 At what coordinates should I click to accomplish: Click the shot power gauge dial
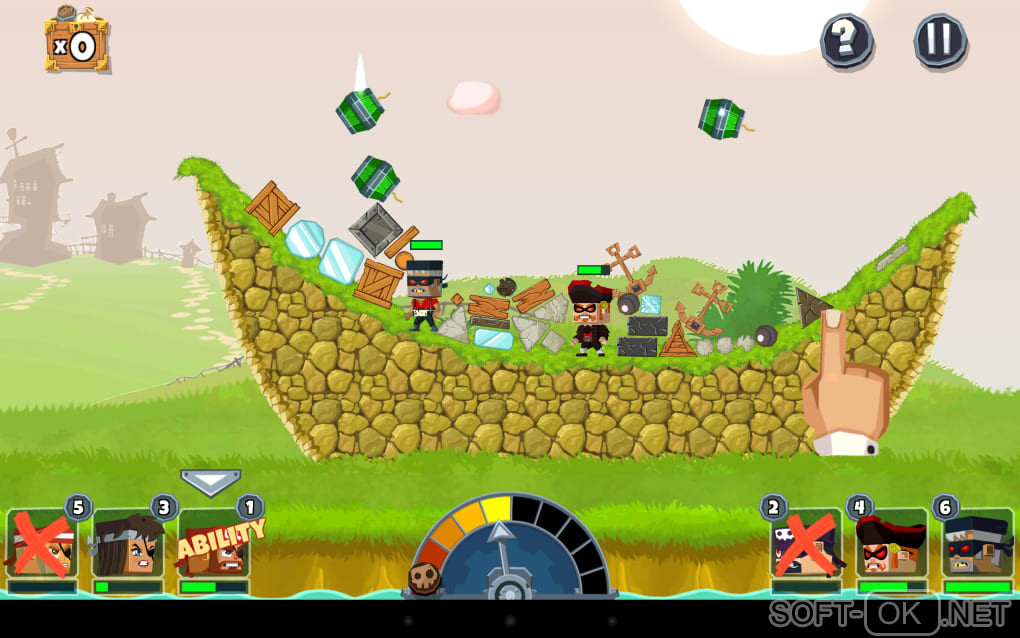coord(510,550)
